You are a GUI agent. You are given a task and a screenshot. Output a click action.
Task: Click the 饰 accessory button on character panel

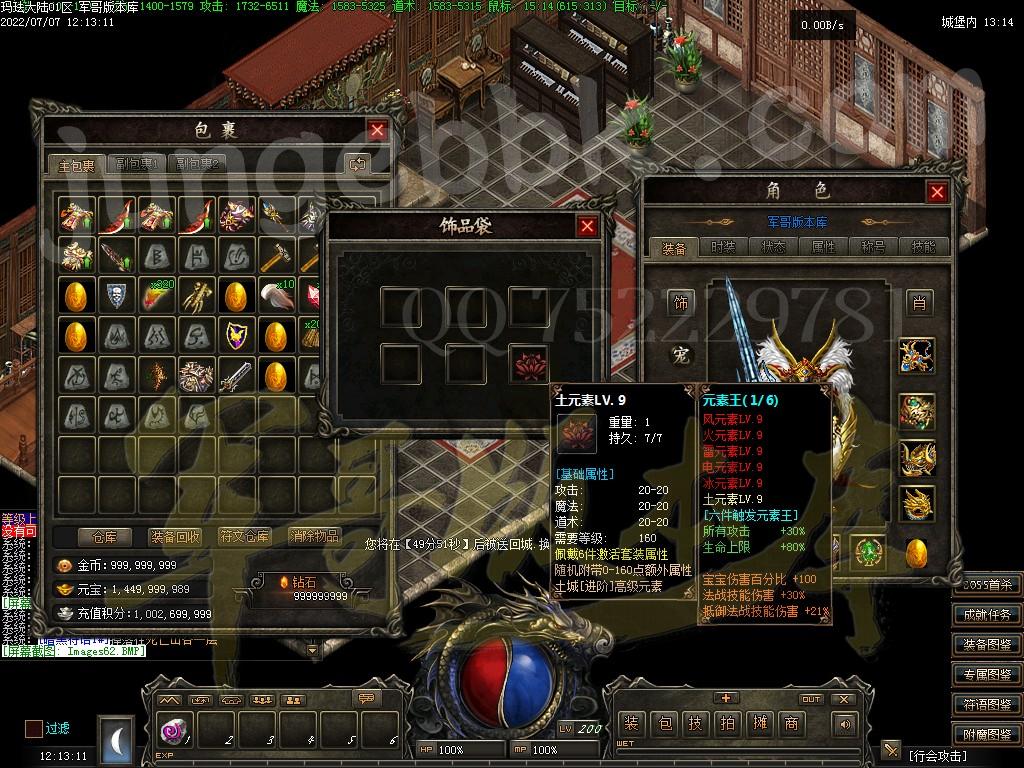pos(682,302)
